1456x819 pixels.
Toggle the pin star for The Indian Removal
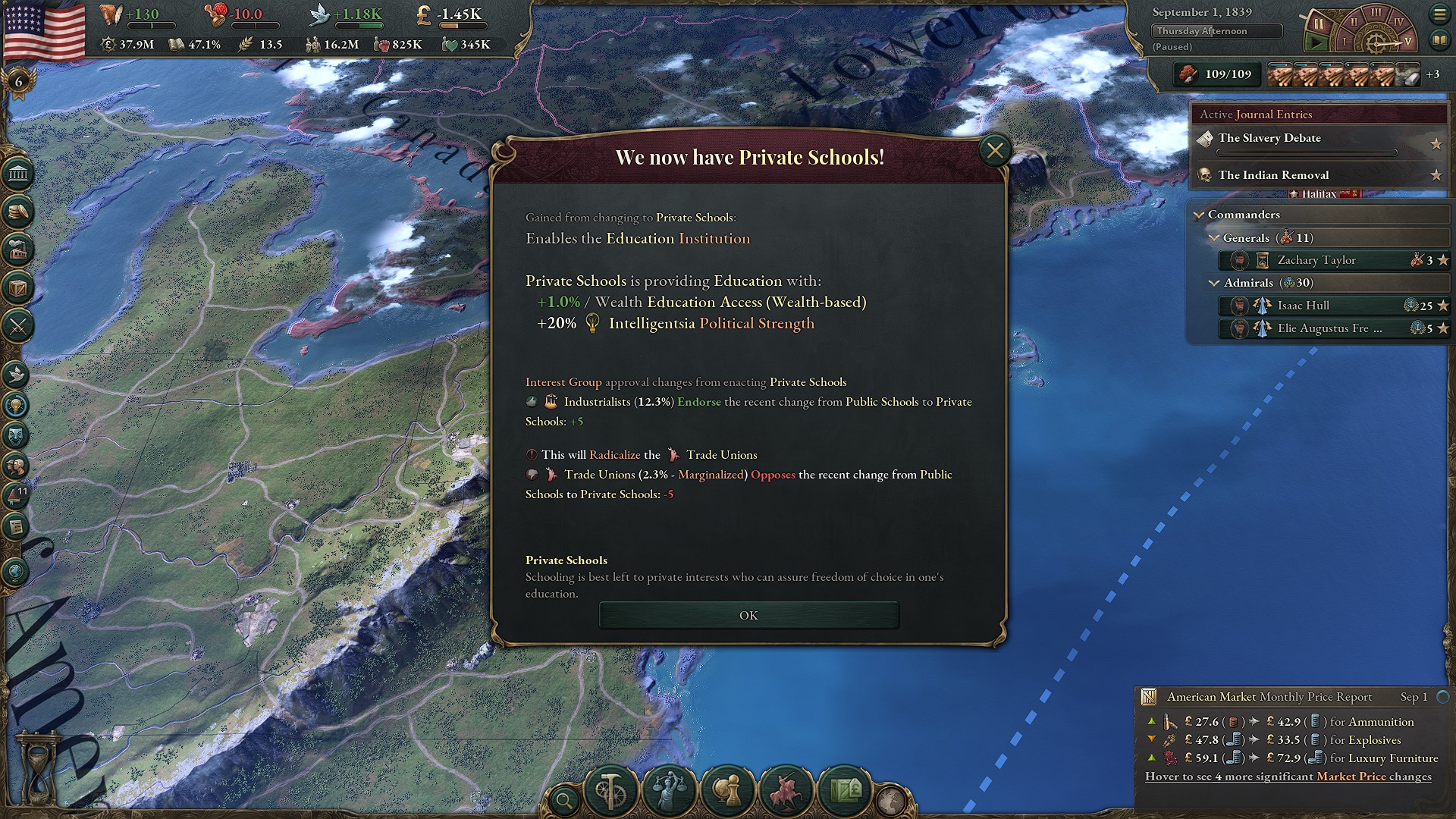[x=1437, y=175]
